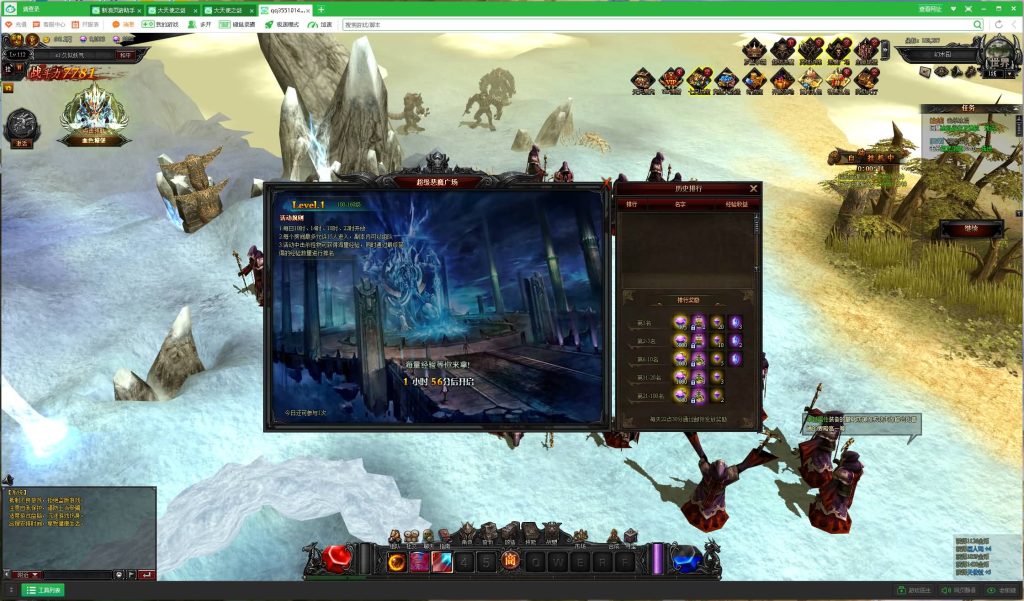Activate the fireball skill slot
This screenshot has height=601, width=1024.
[x=396, y=562]
